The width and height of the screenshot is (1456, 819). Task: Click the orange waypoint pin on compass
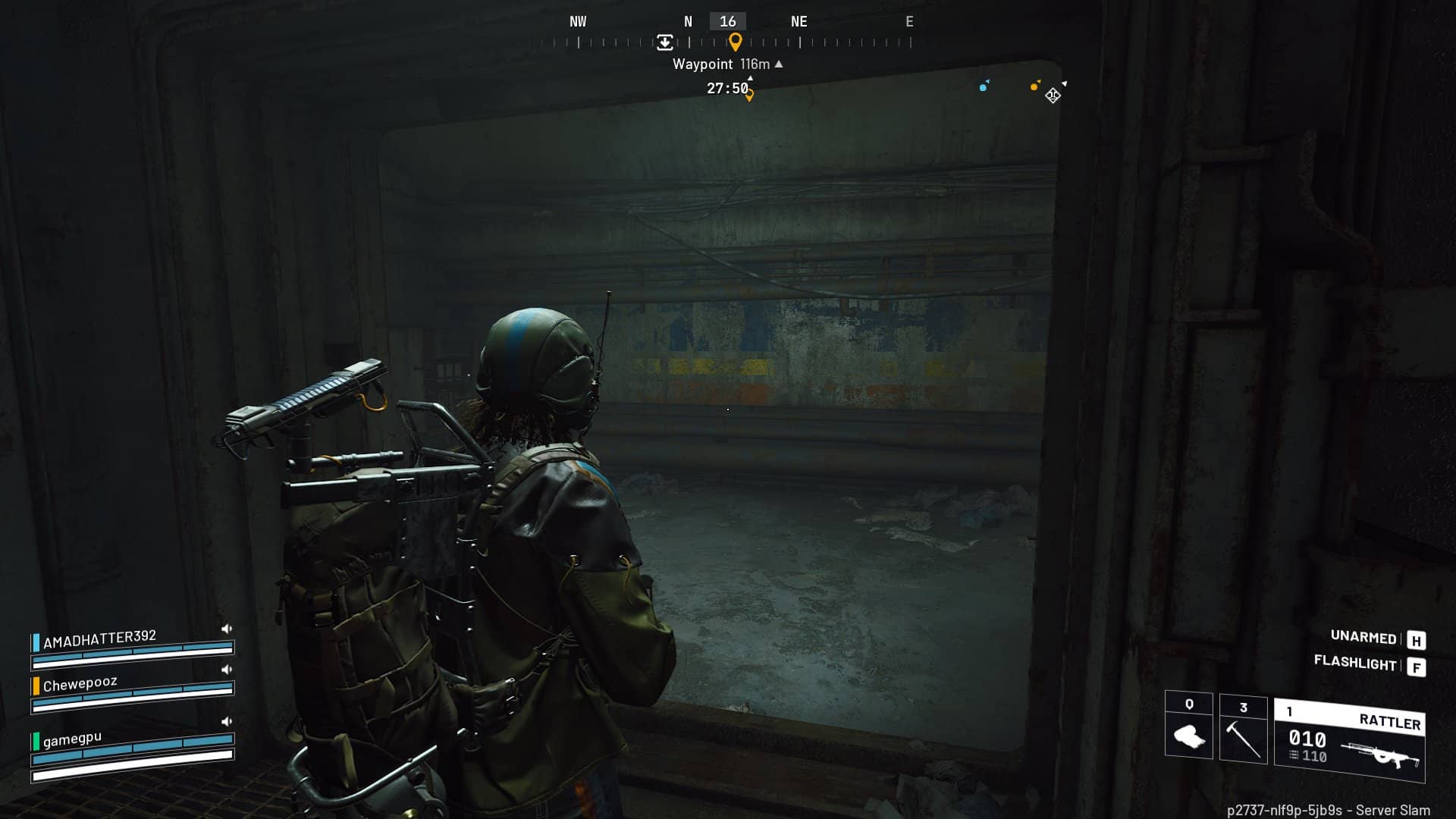(735, 42)
